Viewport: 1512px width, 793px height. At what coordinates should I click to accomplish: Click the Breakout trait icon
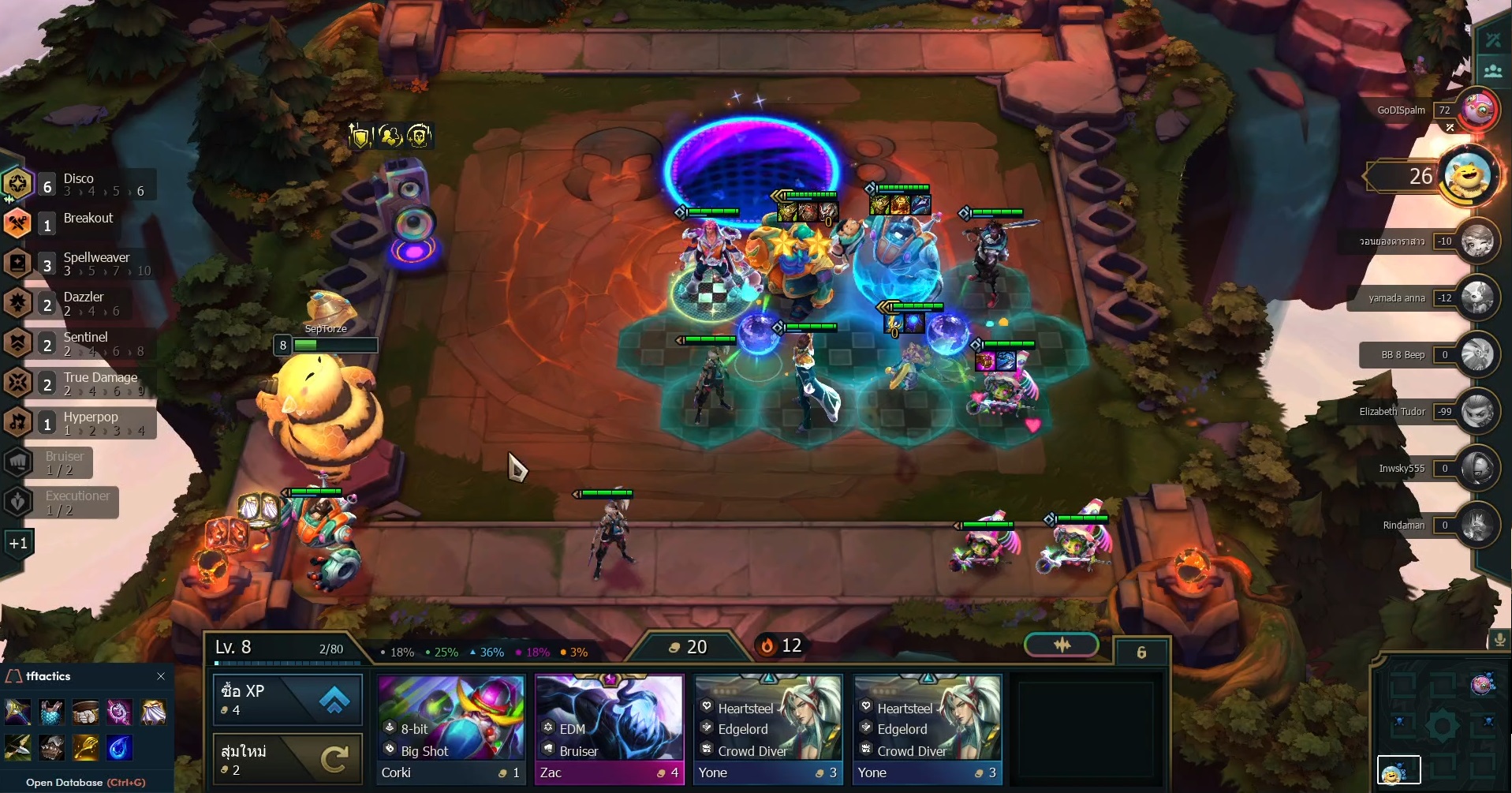pyautogui.click(x=17, y=224)
